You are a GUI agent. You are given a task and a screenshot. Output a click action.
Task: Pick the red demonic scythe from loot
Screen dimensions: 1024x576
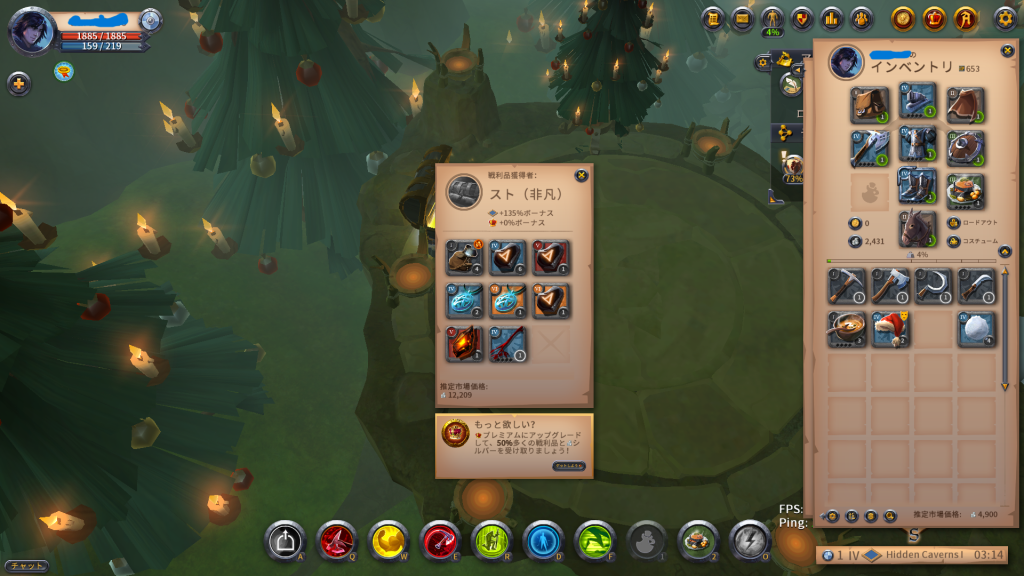[x=508, y=344]
